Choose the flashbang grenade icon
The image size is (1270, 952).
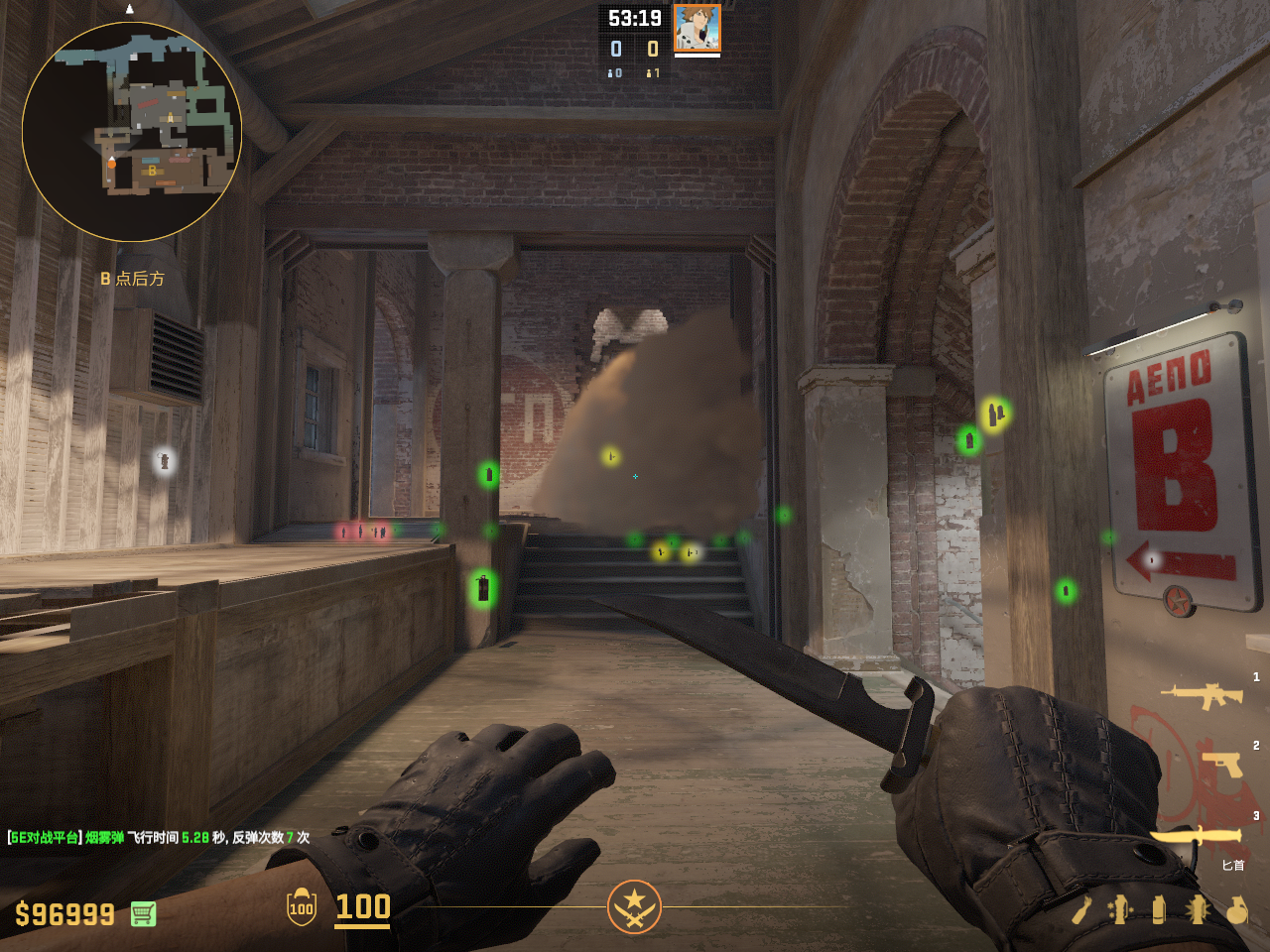pos(1198,909)
